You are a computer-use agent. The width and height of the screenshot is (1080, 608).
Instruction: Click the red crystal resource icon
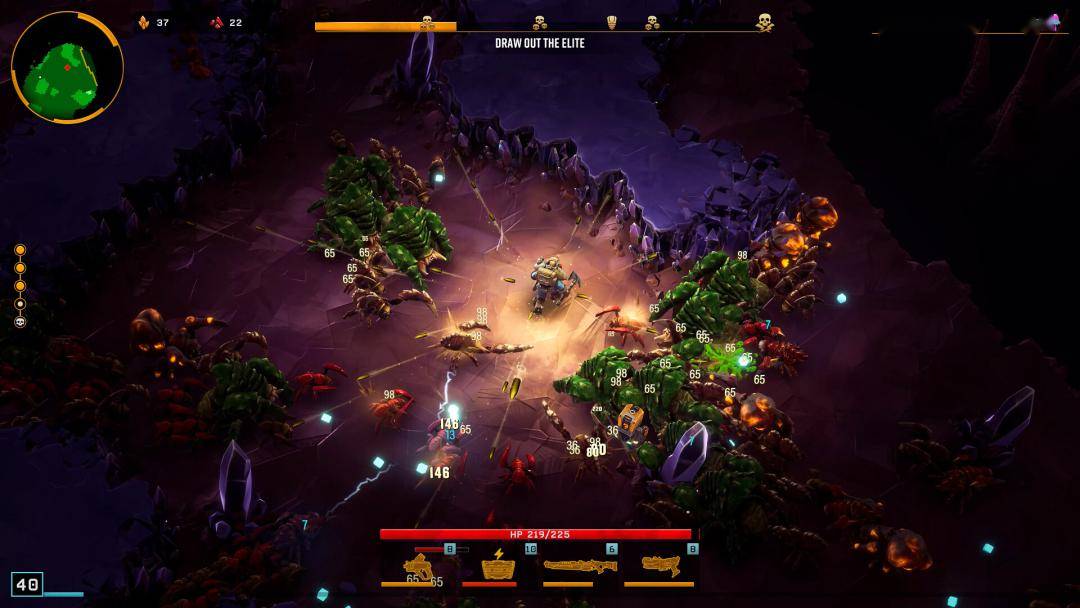216,22
